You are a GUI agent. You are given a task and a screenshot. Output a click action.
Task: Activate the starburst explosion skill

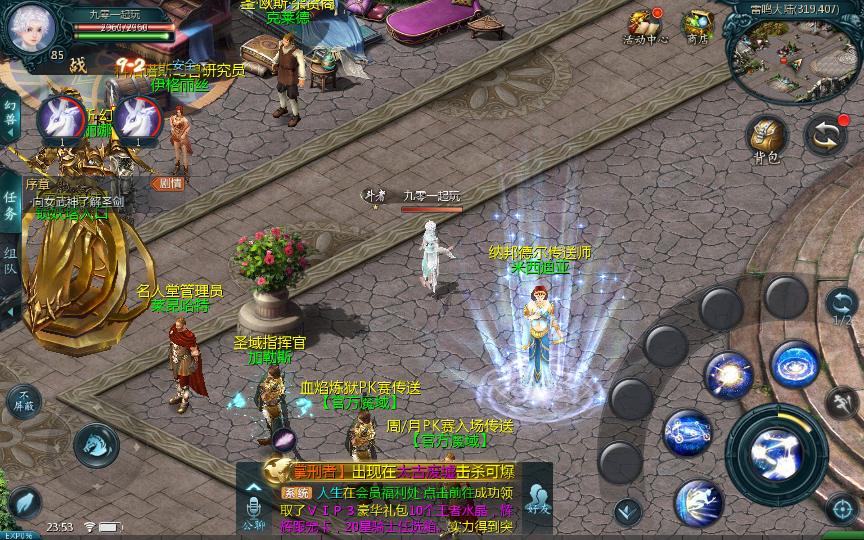coord(728,375)
